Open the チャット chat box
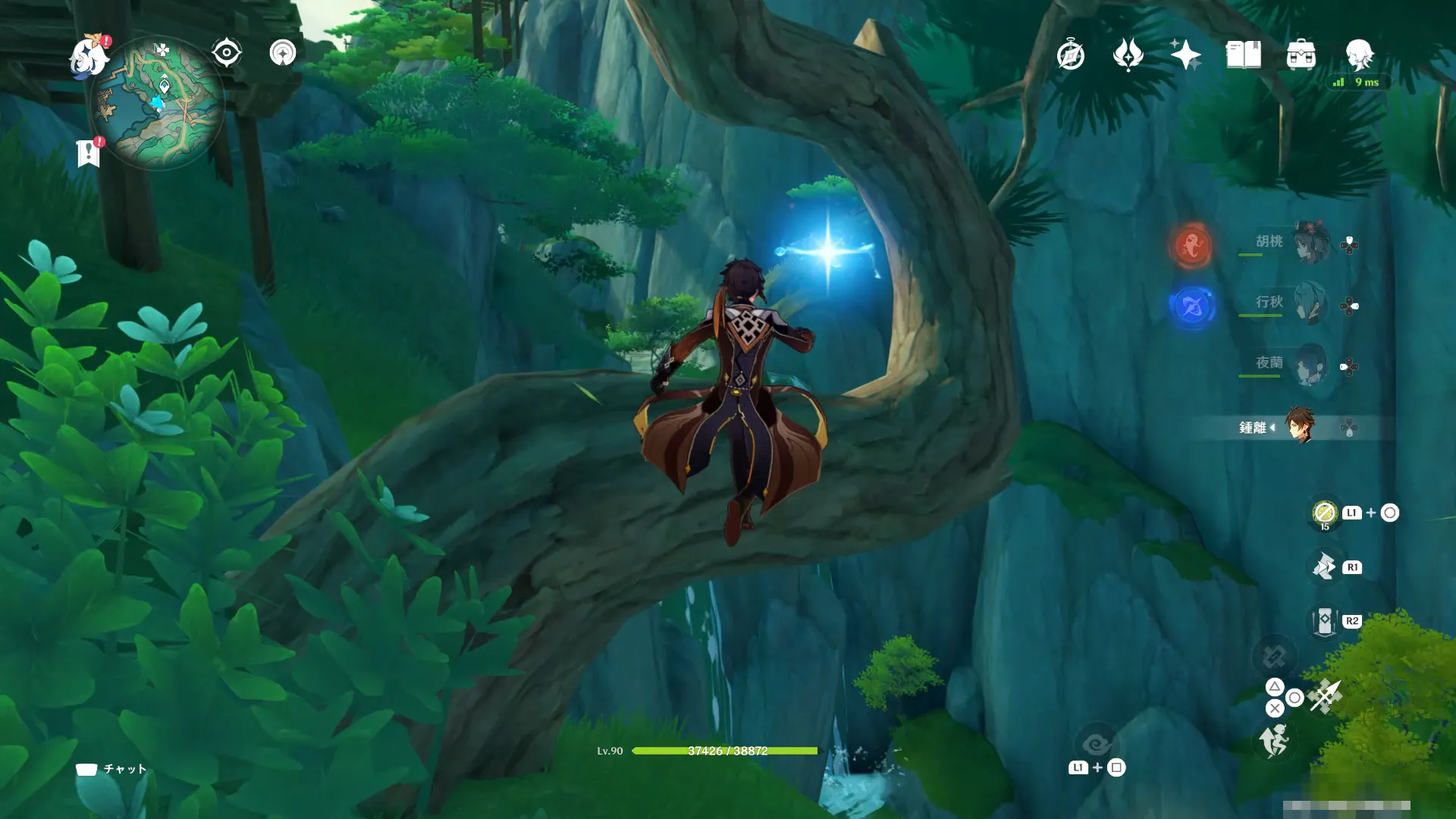Screen dimensions: 1456x819 point(111,769)
